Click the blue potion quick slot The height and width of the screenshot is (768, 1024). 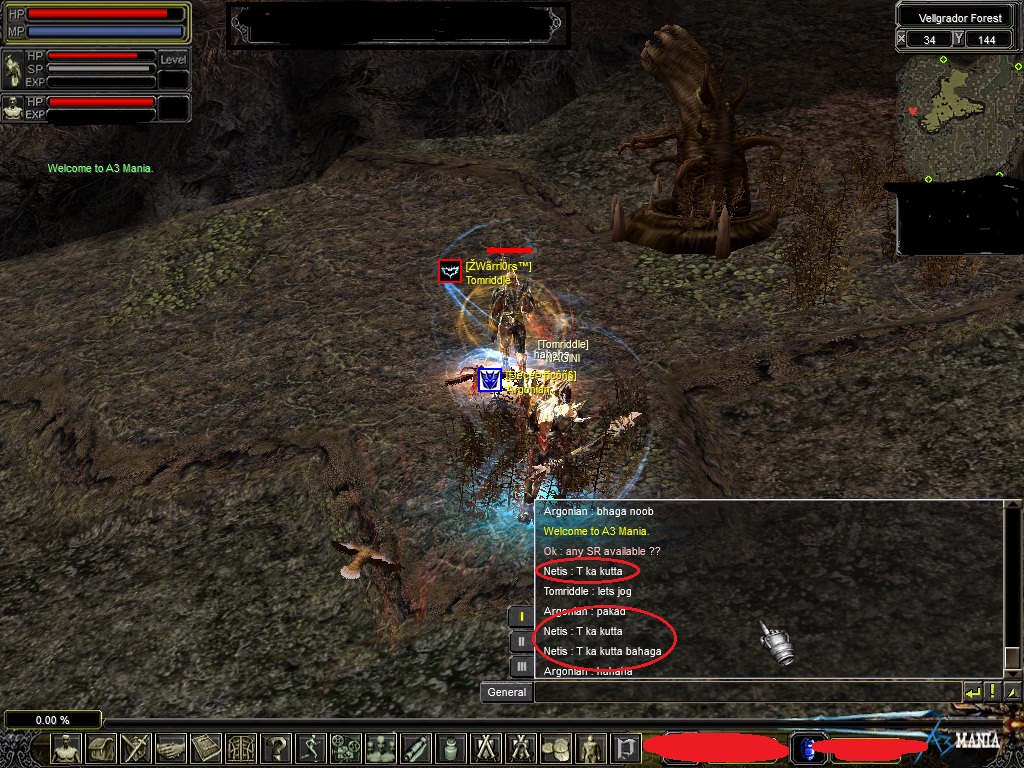click(808, 747)
